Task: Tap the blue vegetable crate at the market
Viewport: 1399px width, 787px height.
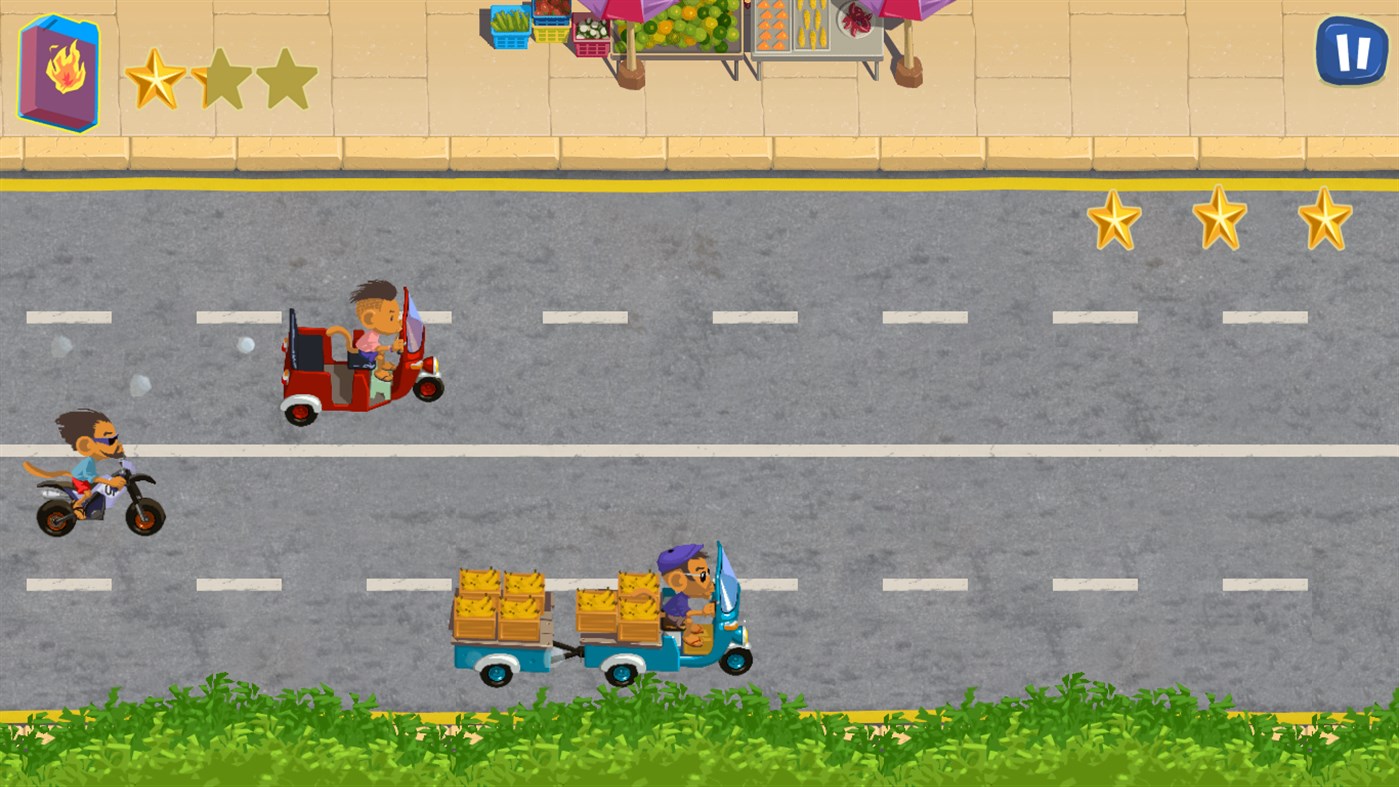Action: 510,25
